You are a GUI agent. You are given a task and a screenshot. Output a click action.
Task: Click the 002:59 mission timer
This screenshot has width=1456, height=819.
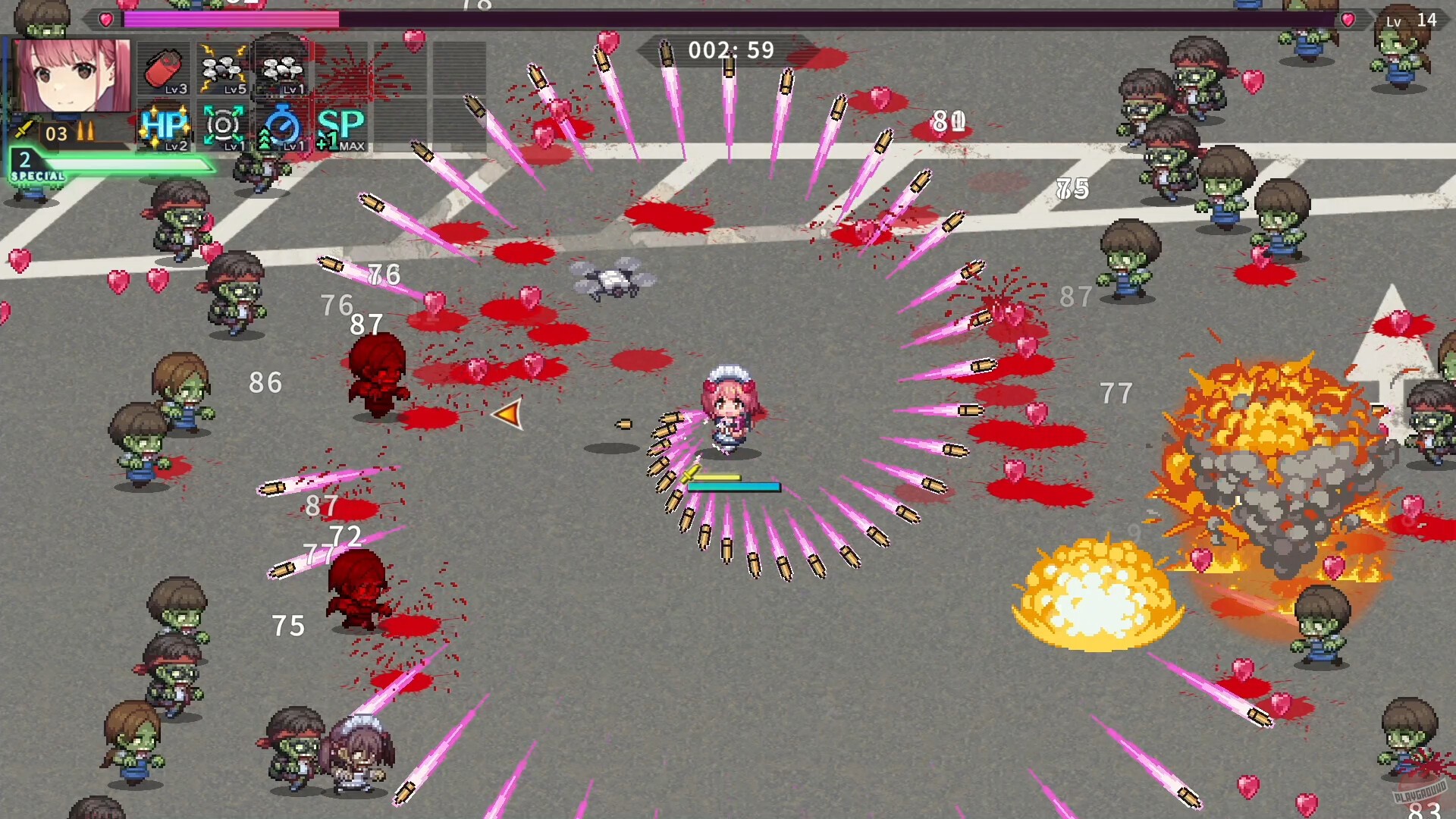tap(728, 51)
